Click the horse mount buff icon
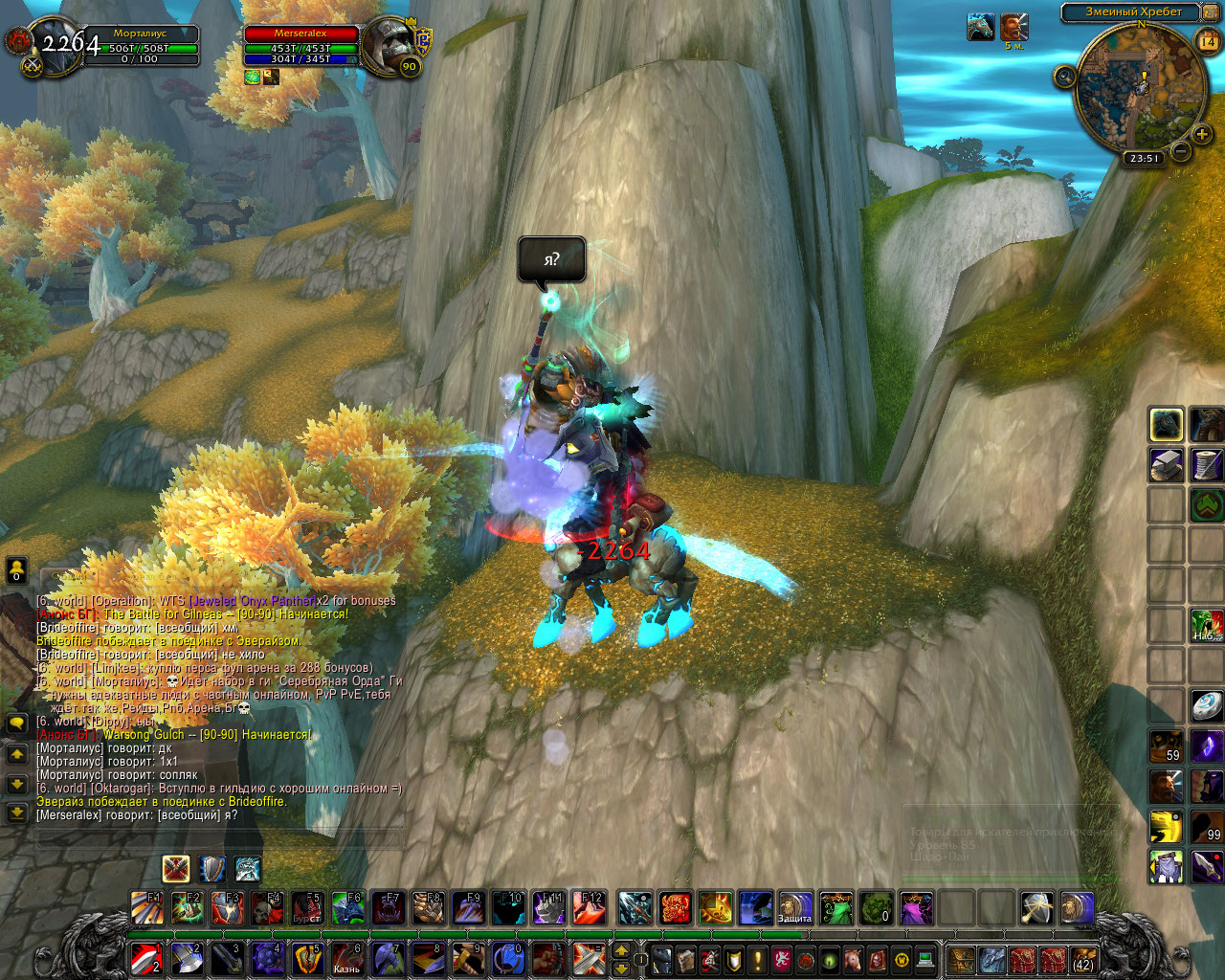The image size is (1225, 980). coord(980,27)
